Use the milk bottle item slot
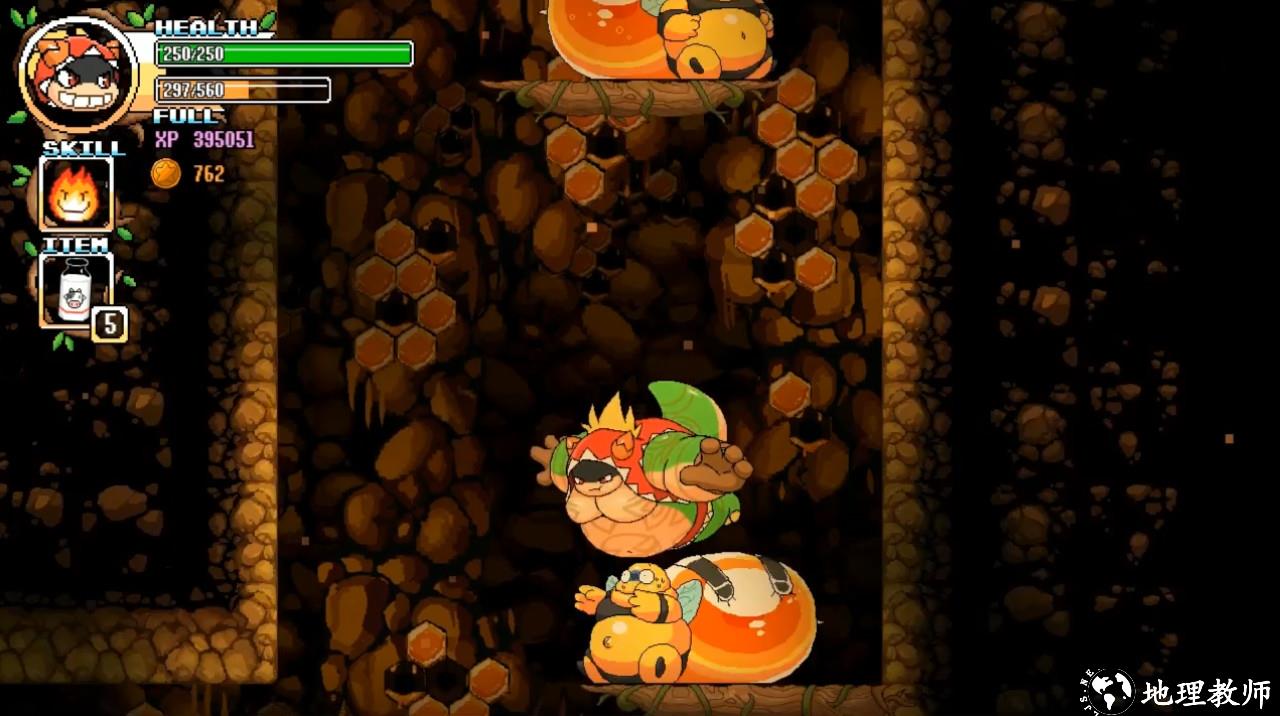1280x716 pixels. coord(75,290)
